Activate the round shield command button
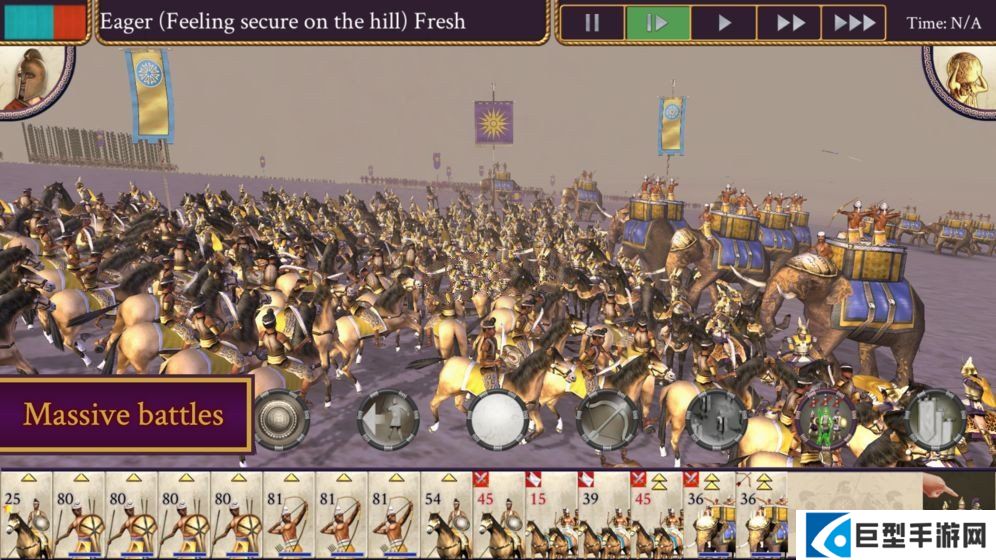The height and width of the screenshot is (560, 996). 281,418
